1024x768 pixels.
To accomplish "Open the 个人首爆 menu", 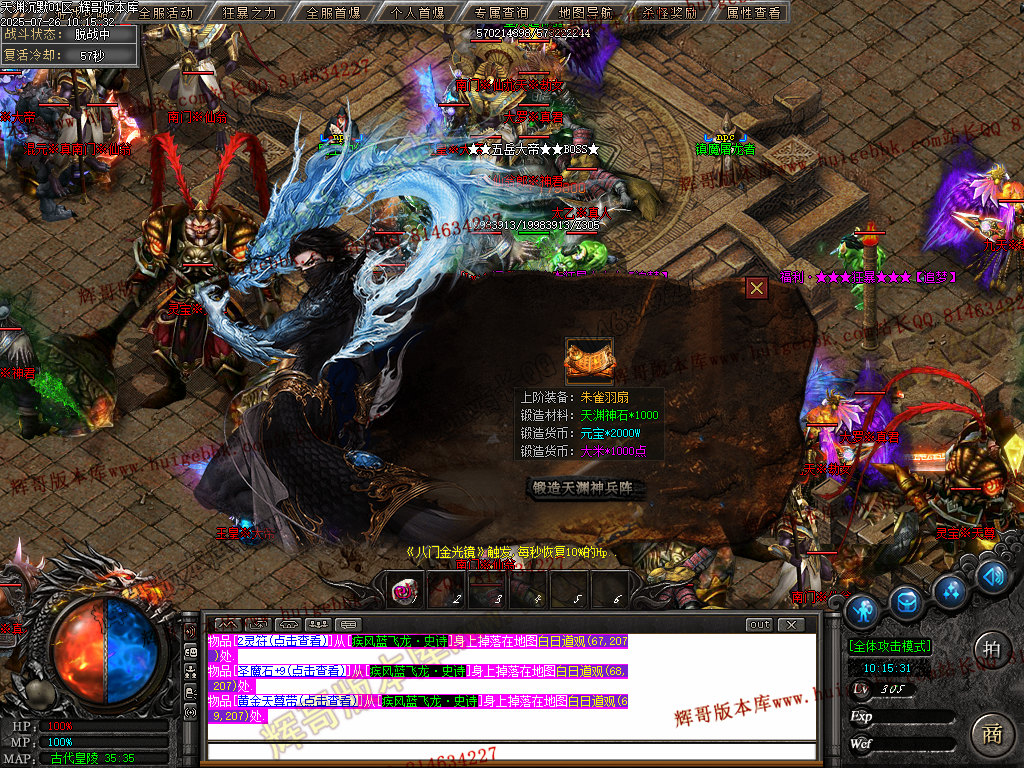I will pos(418,12).
